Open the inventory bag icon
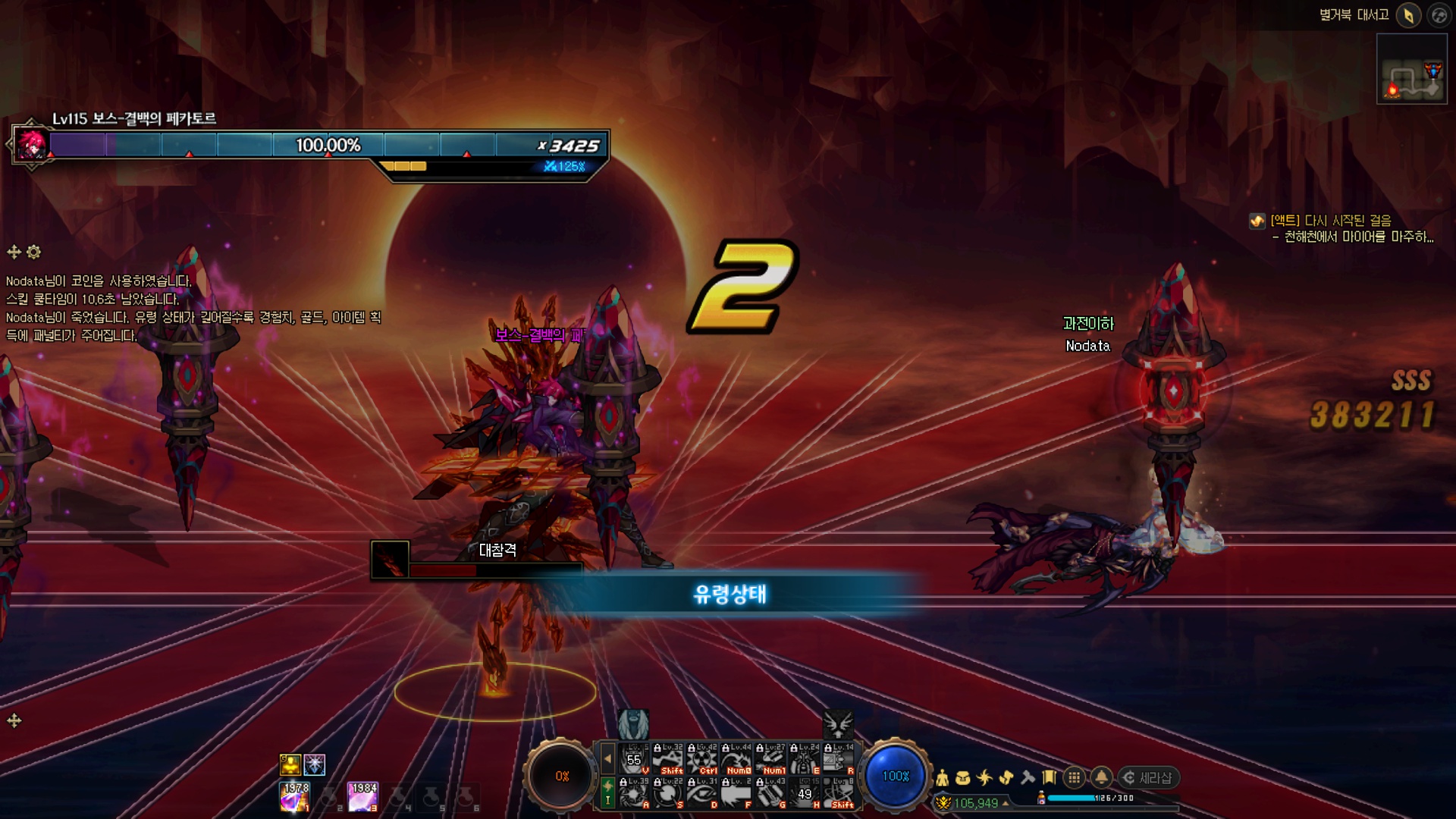This screenshot has width=1456, height=819. pos(963,778)
